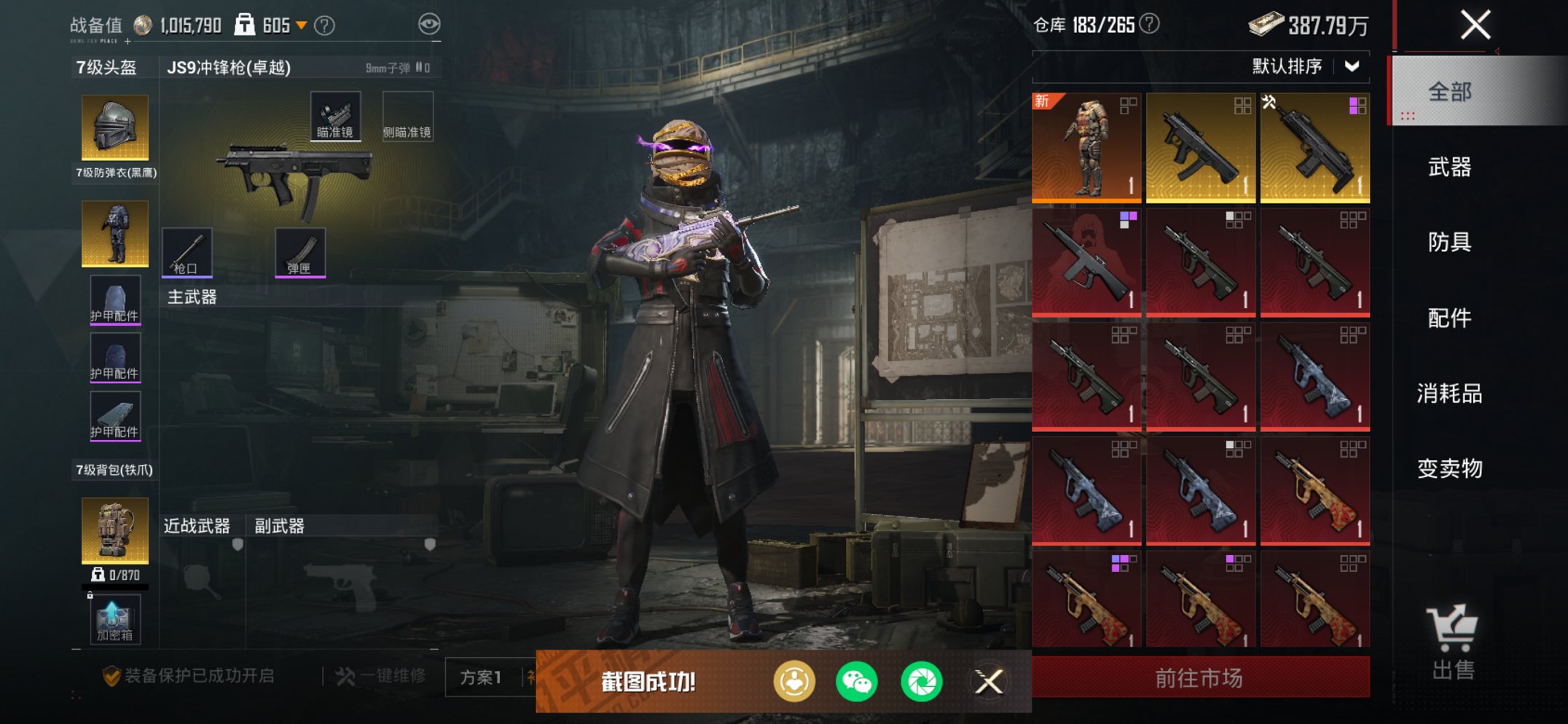
Task: Open the 默认排序 sort dropdown
Action: click(1304, 67)
